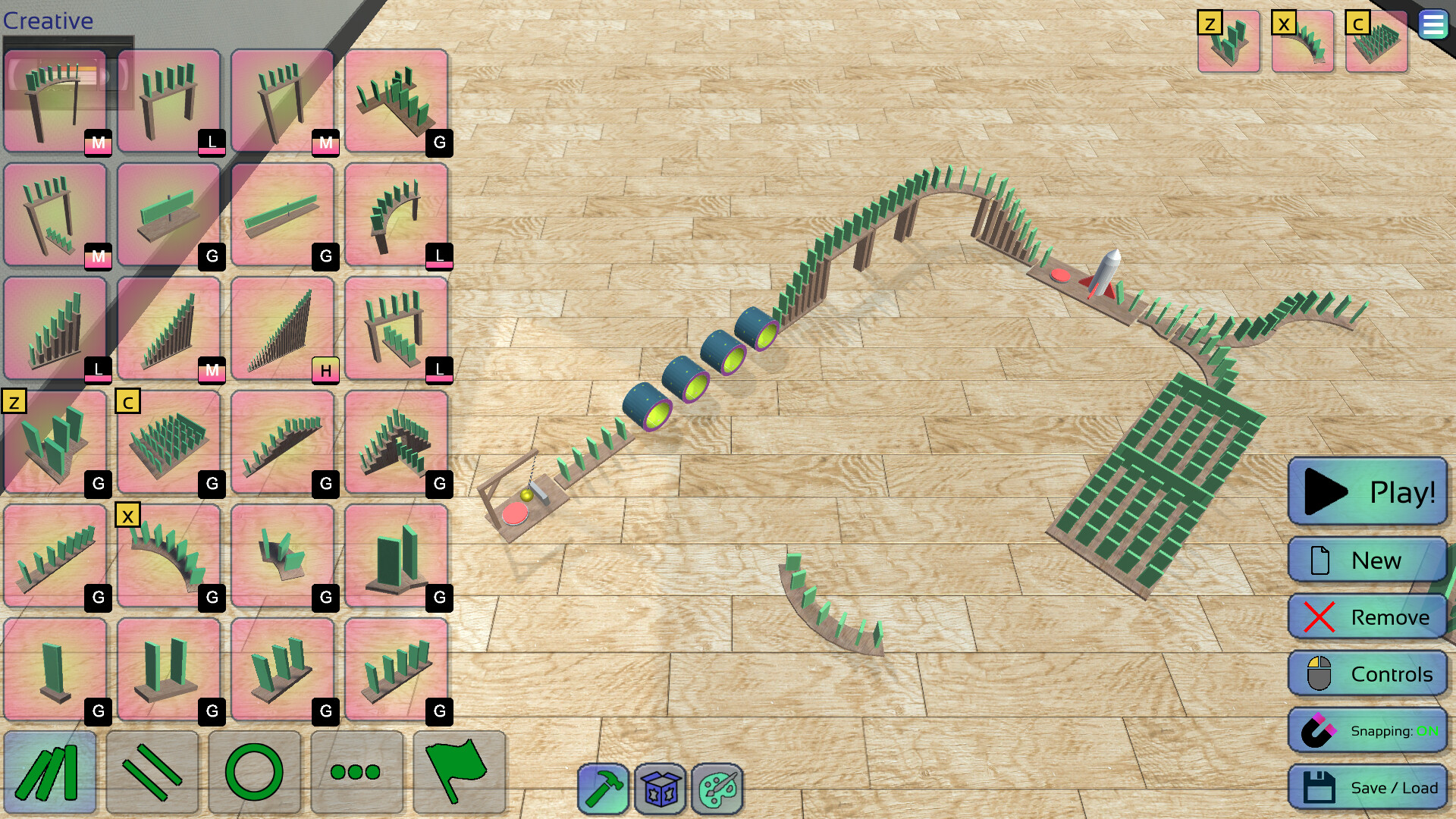
Task: Select the Z hotkey preset slot
Action: pos(1227,42)
